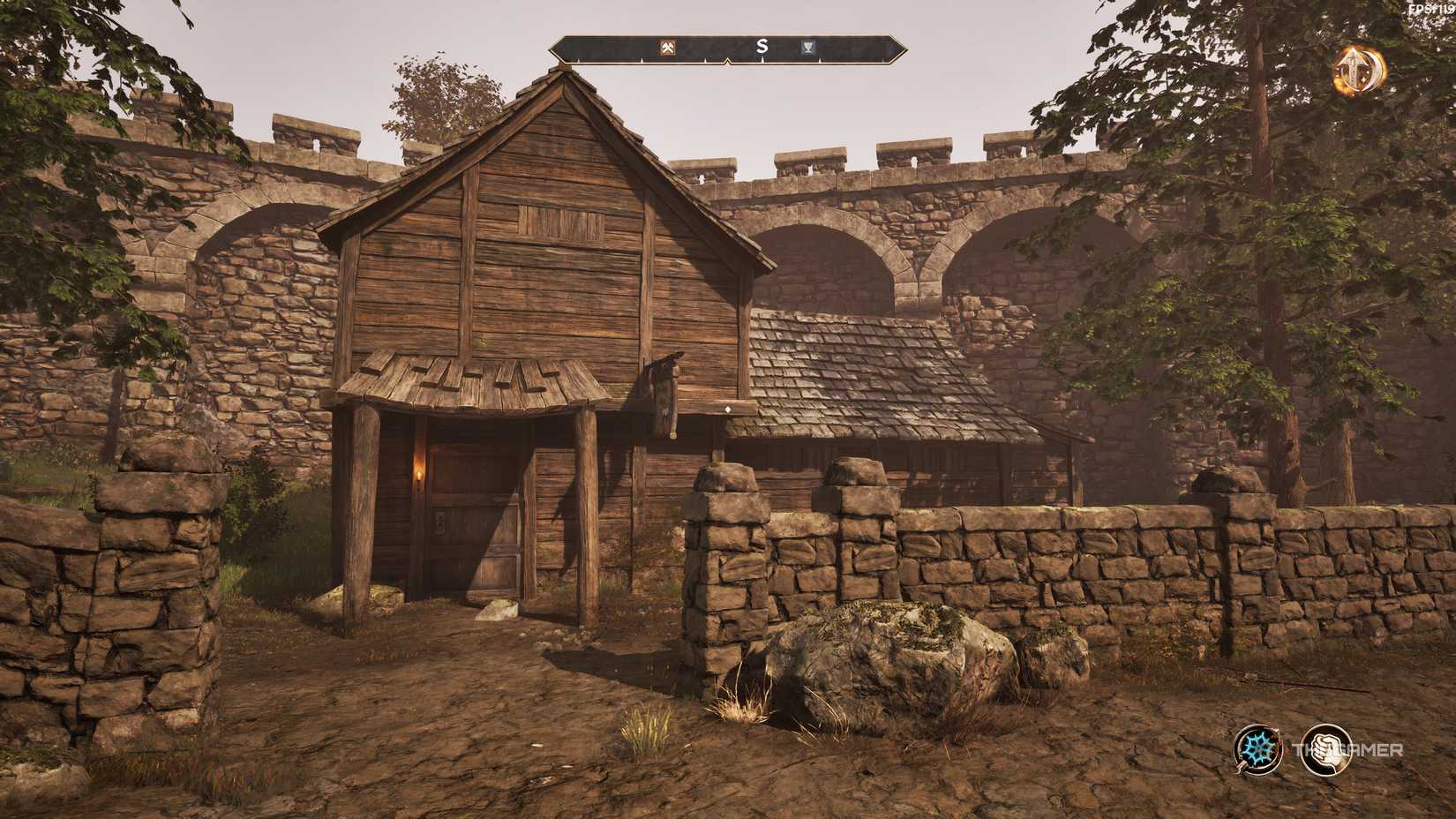Expand the compass bar at screen top
1456x819 pixels.
pos(728,50)
